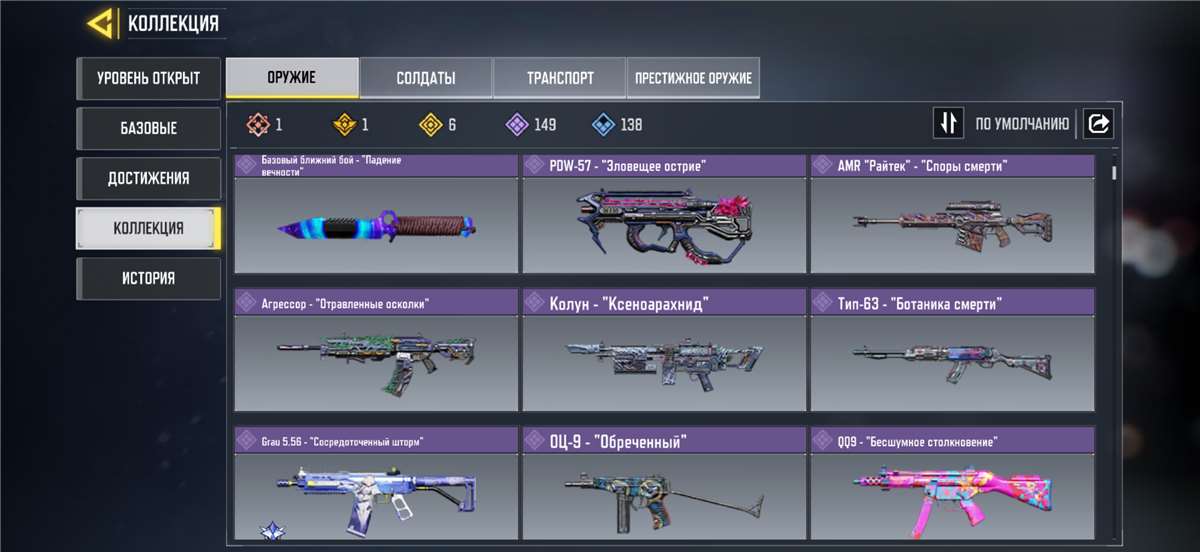Viewport: 1200px width, 552px height.
Task: Switch to the ТРАНСПОРТ tab
Action: pyautogui.click(x=560, y=78)
